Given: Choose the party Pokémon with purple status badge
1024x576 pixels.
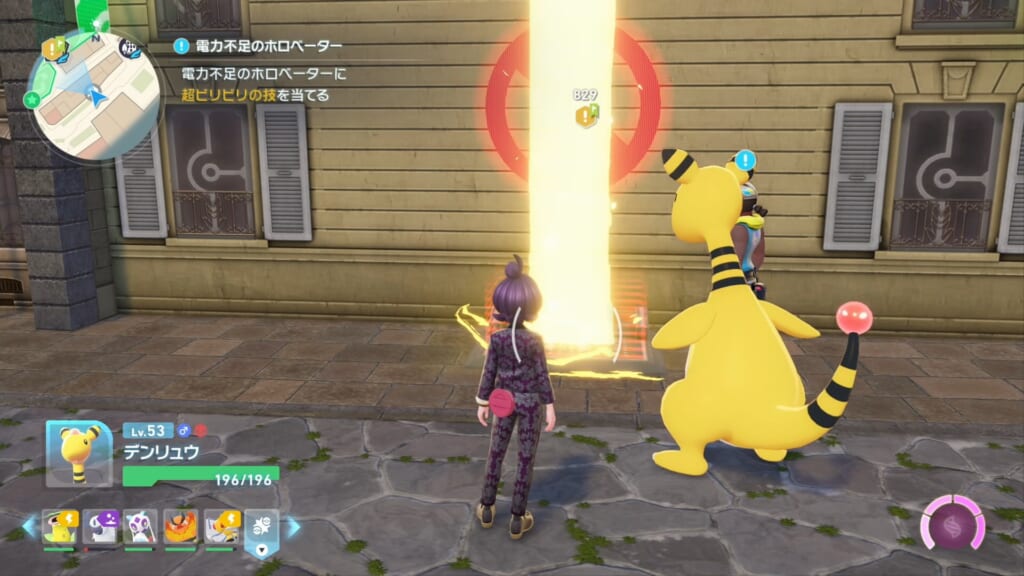Looking at the screenshot, I should tap(100, 527).
